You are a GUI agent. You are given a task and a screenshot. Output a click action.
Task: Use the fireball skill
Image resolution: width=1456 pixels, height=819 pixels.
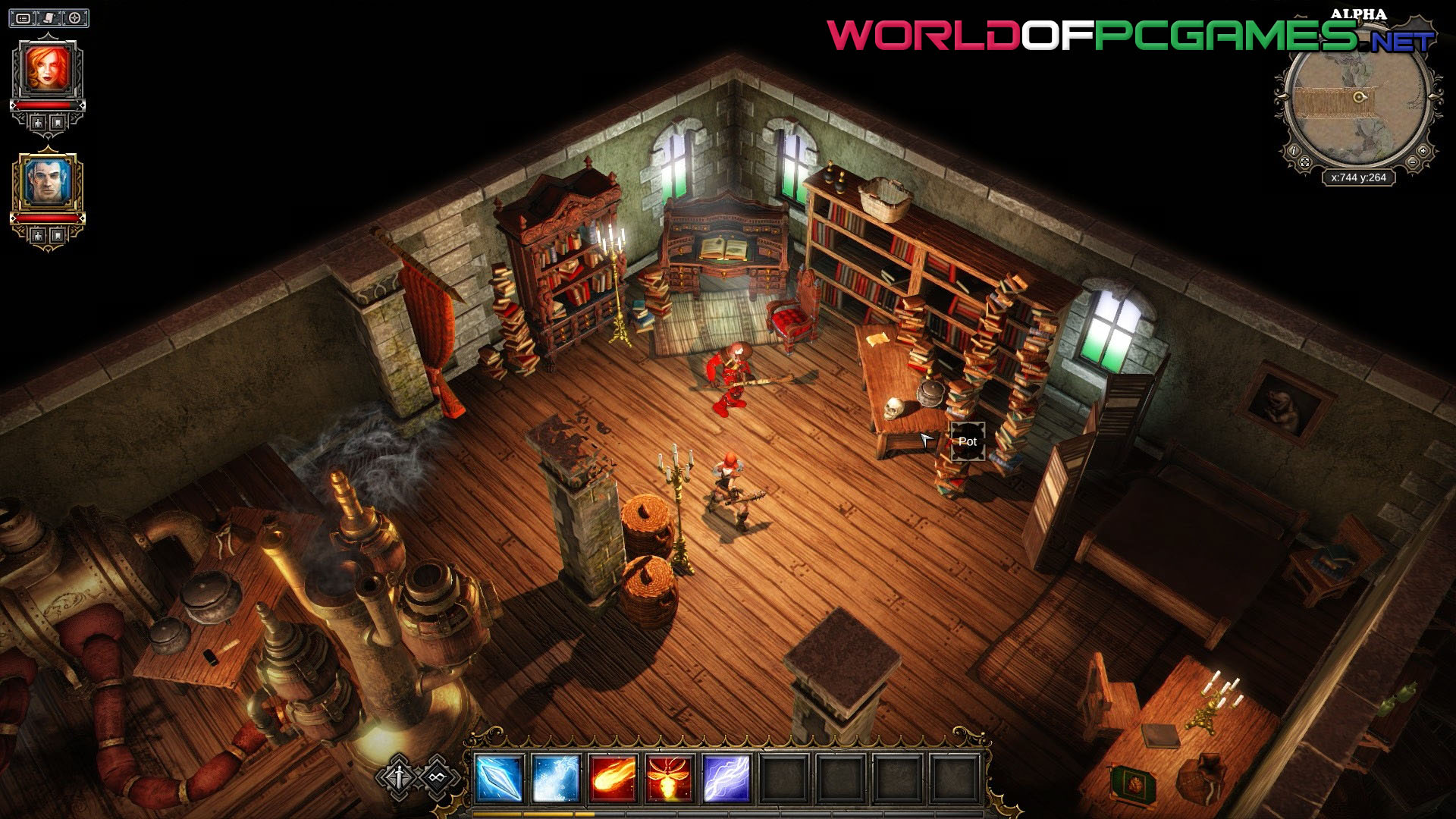[x=613, y=778]
